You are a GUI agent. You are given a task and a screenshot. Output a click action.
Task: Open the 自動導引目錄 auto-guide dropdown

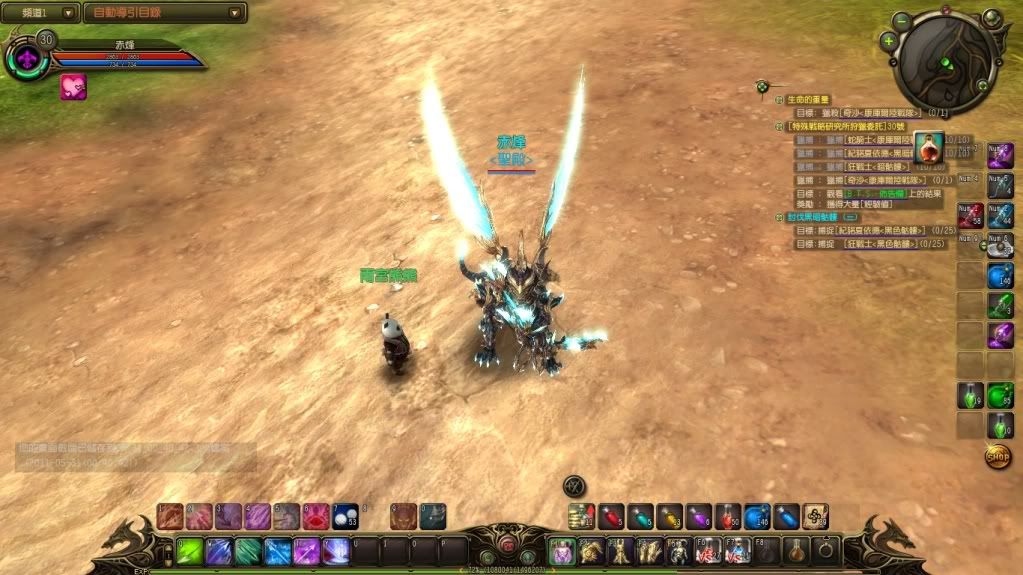[x=165, y=13]
